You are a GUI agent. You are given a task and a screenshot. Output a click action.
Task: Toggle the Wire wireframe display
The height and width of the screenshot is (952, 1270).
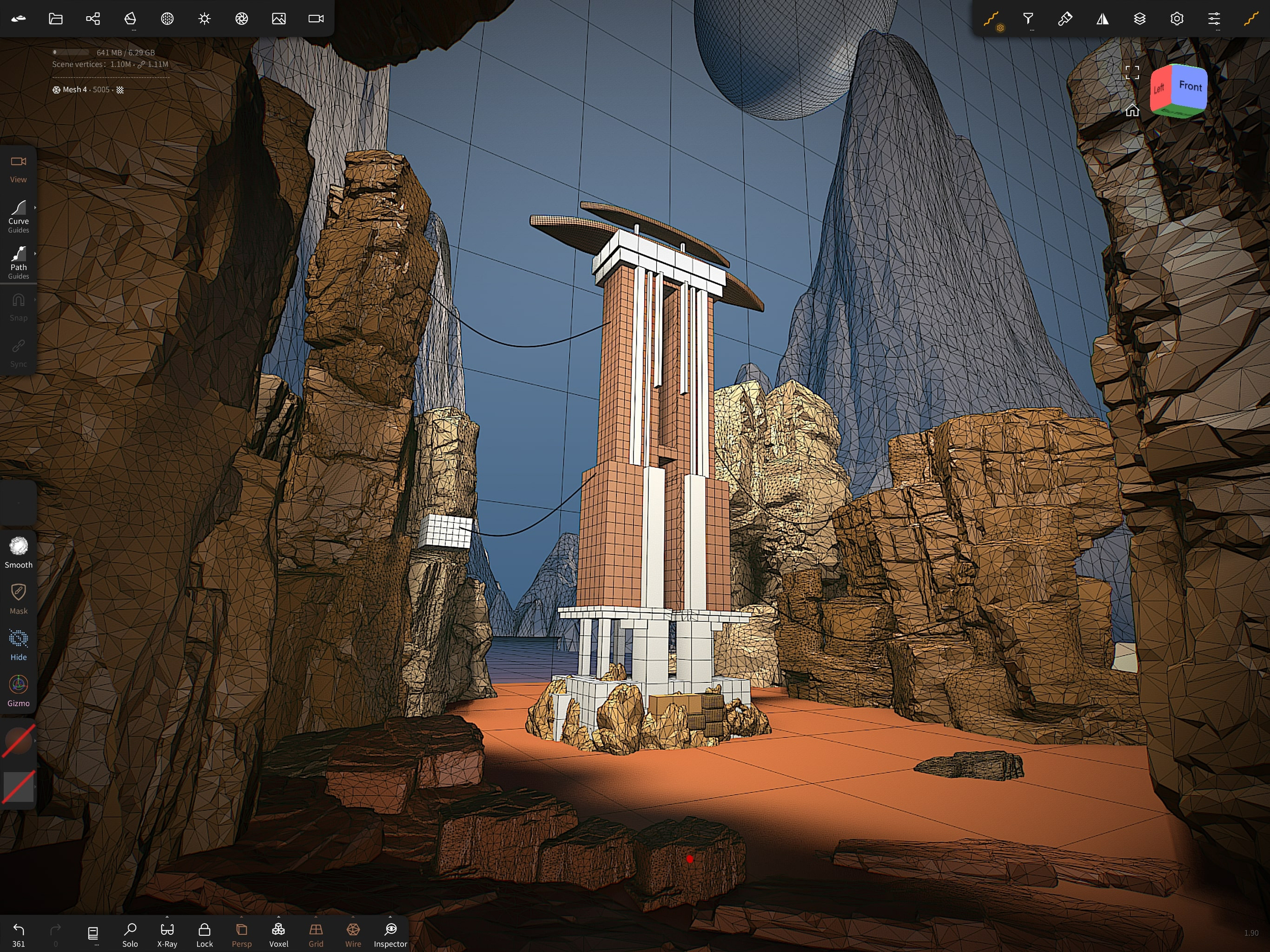click(353, 934)
